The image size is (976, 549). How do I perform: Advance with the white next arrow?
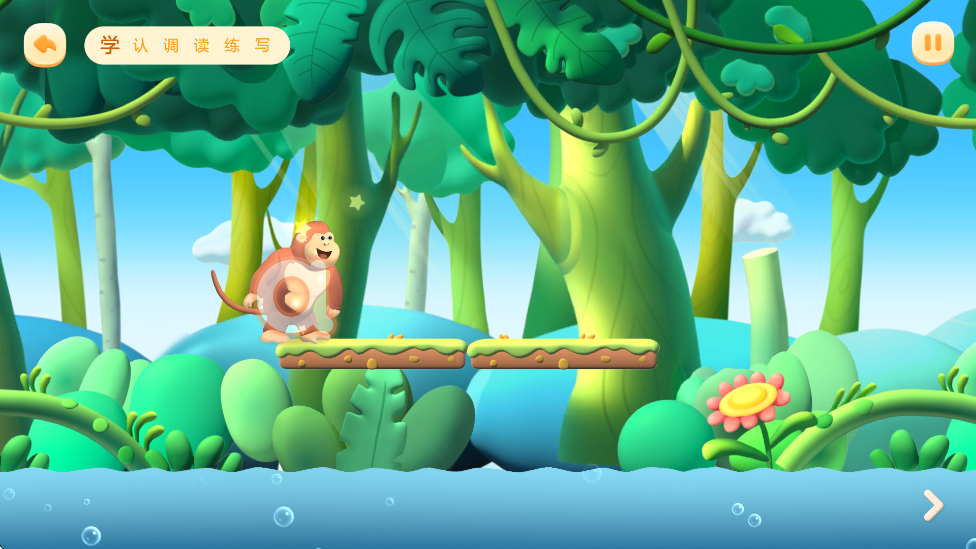932,505
